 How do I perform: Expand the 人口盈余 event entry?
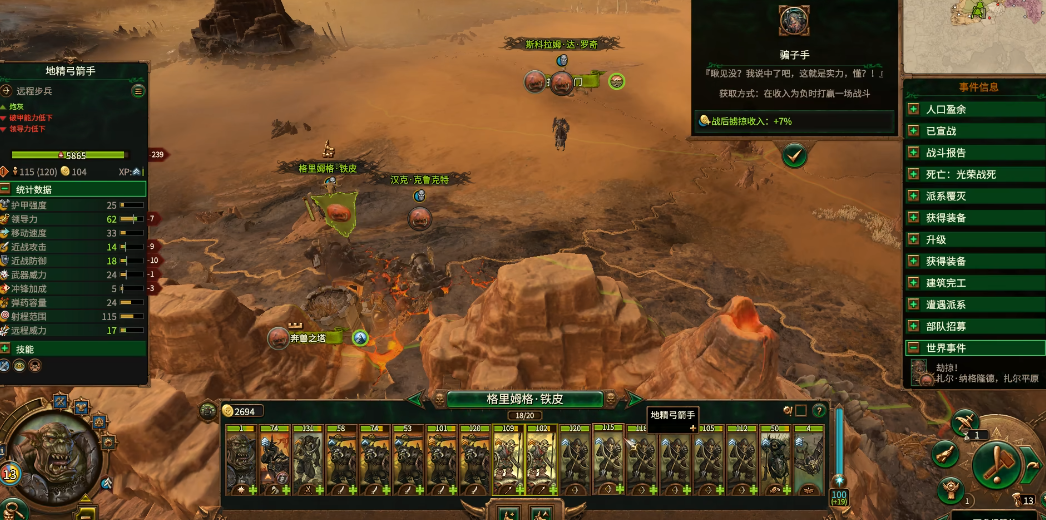(913, 109)
